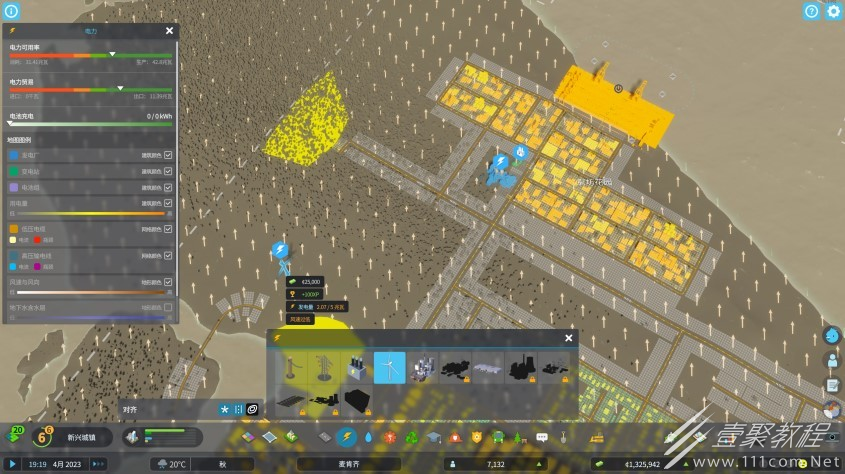Close the electricity info panel
The image size is (845, 474).
(x=171, y=32)
